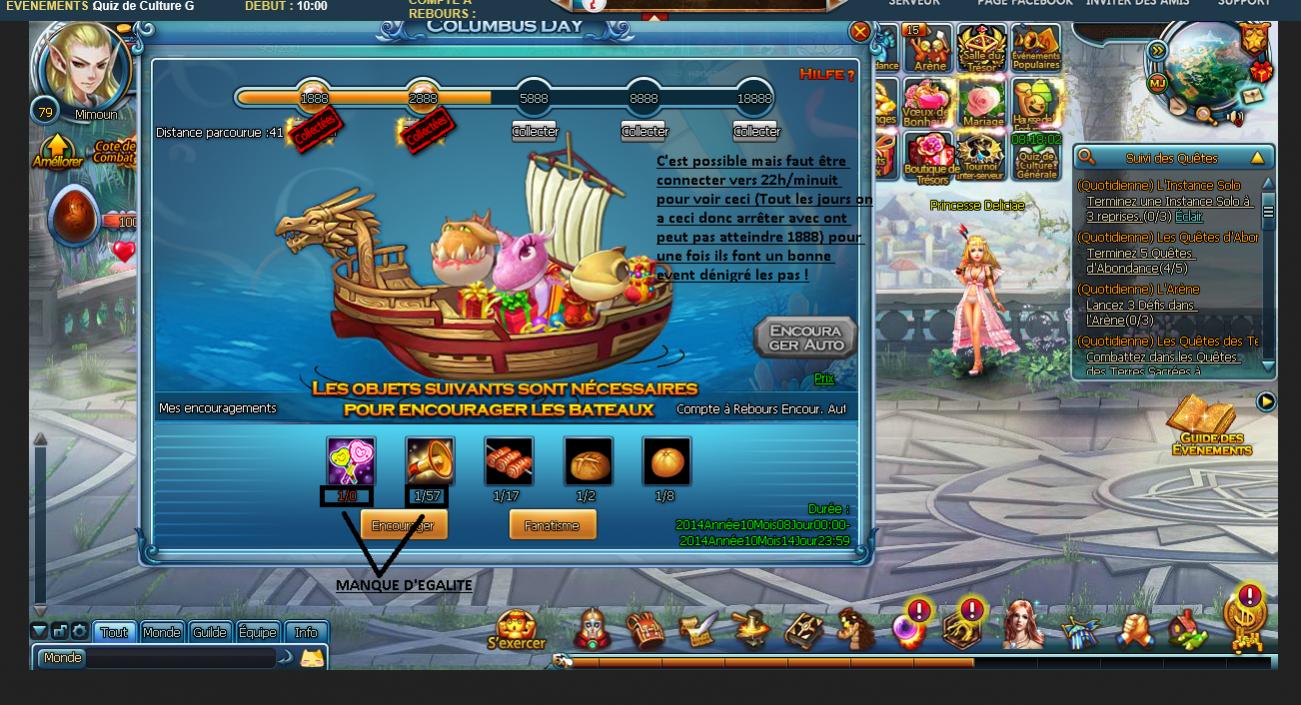Collect the 8888 distance reward
Viewport: 1301px width, 705px height.
pyautogui.click(x=644, y=131)
